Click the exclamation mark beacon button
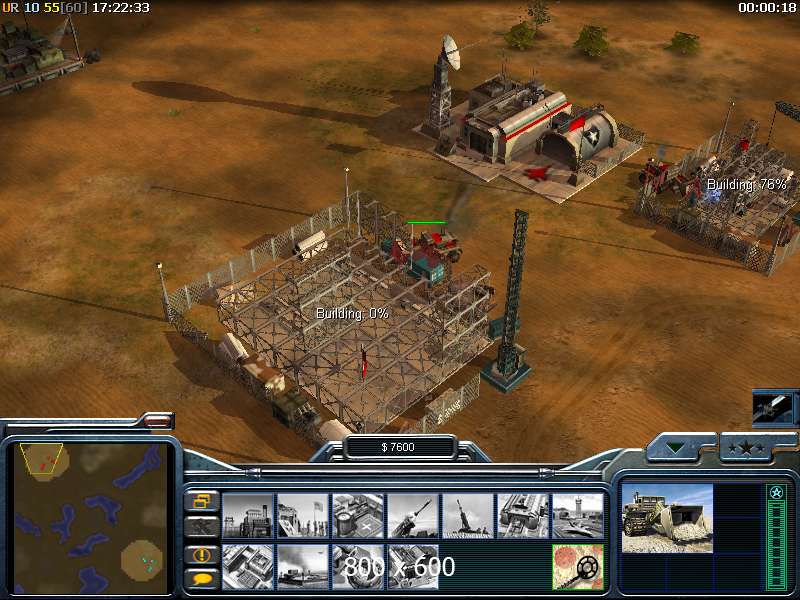 [202, 554]
